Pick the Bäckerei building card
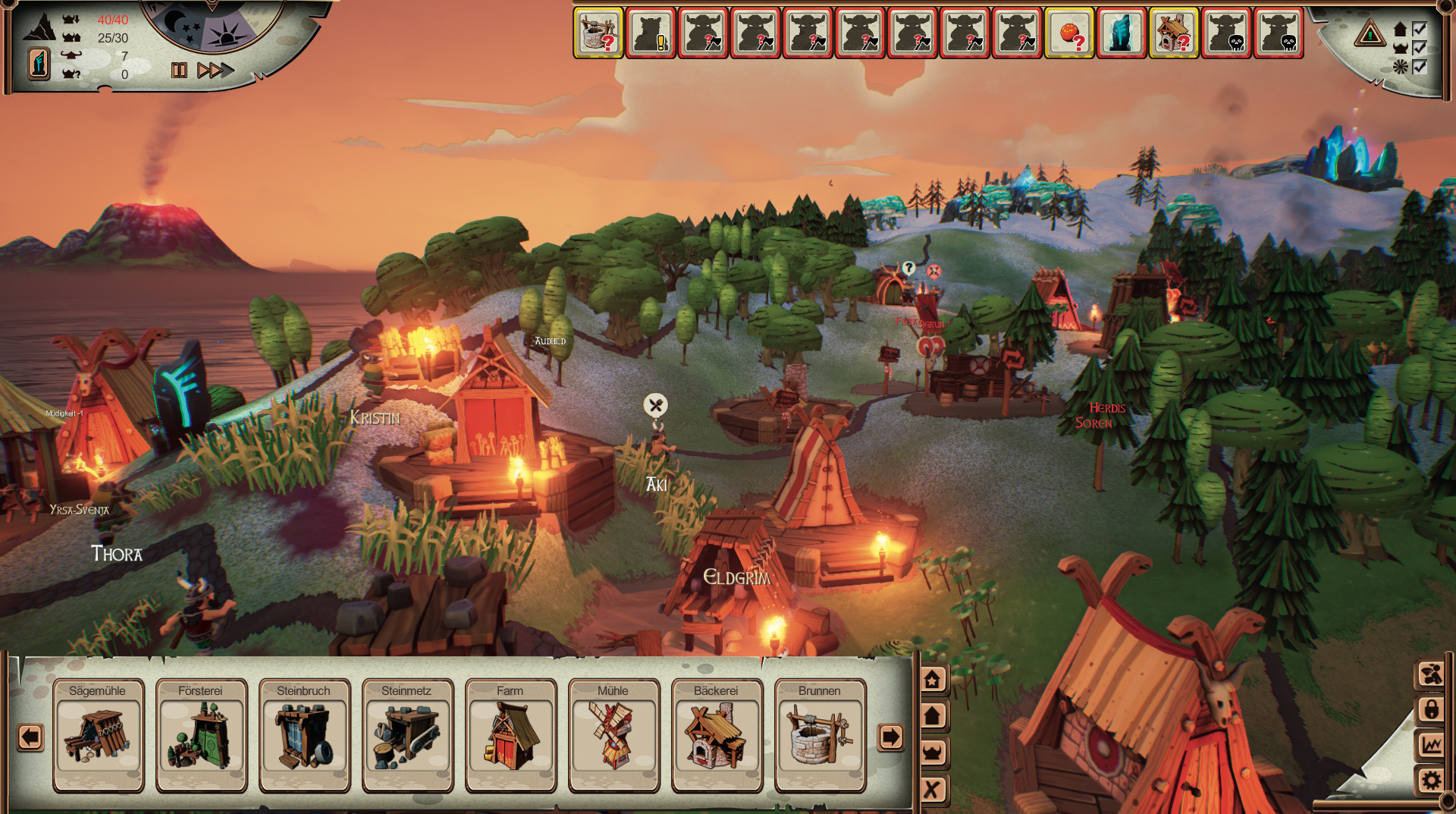The image size is (1456, 814). click(717, 734)
